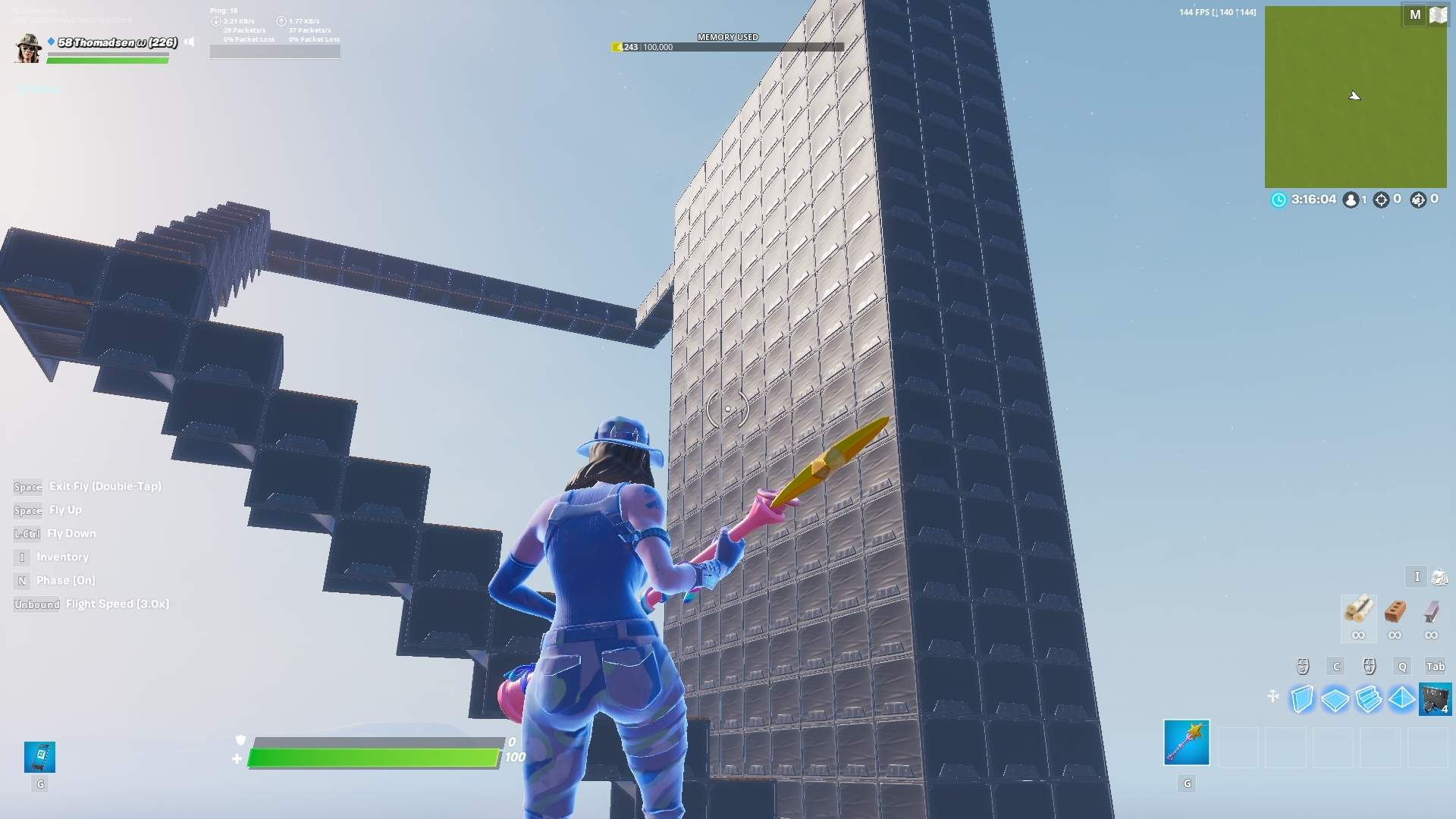Select the floor build piece

[1334, 699]
